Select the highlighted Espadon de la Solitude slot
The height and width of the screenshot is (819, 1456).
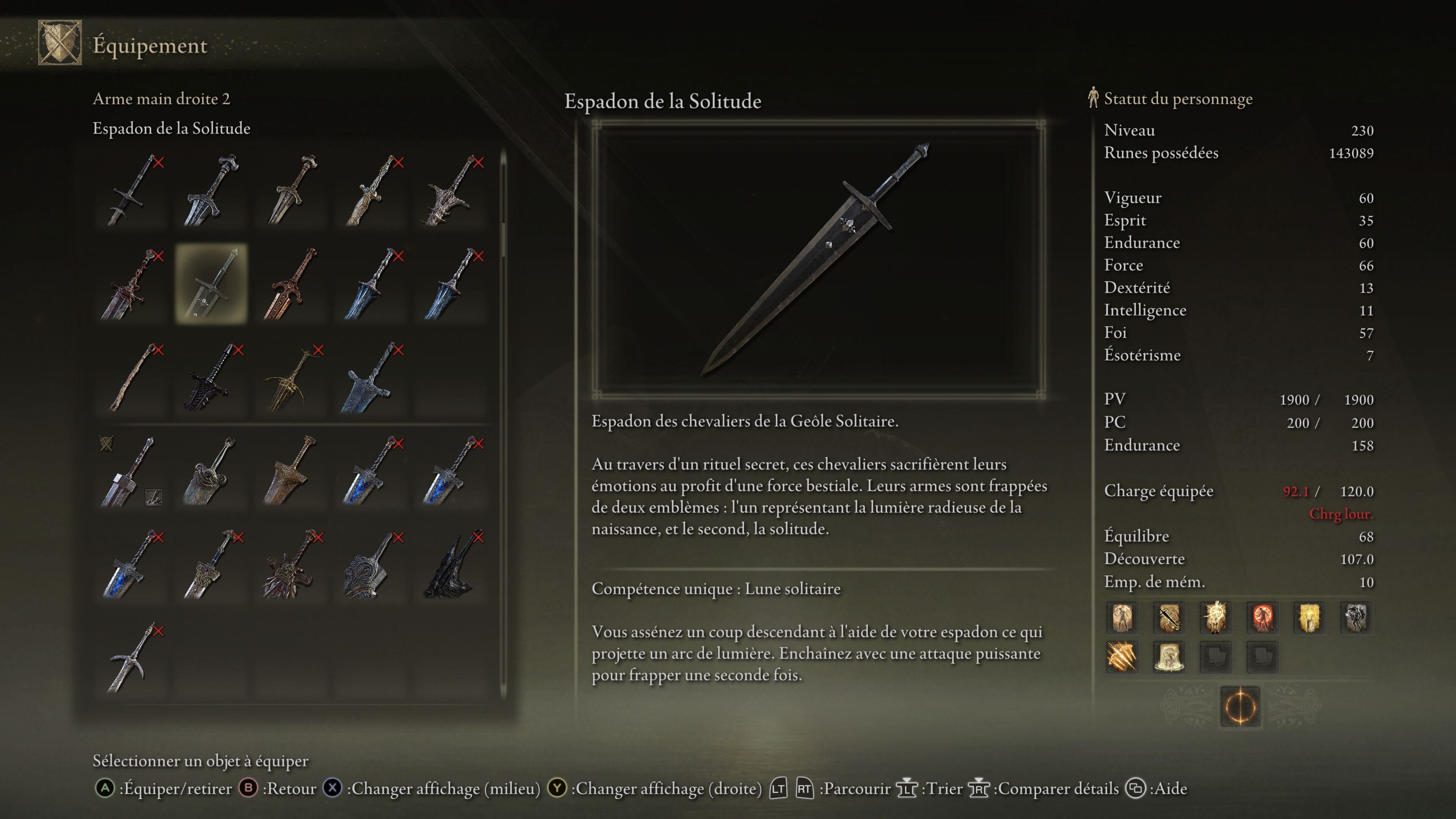211,284
